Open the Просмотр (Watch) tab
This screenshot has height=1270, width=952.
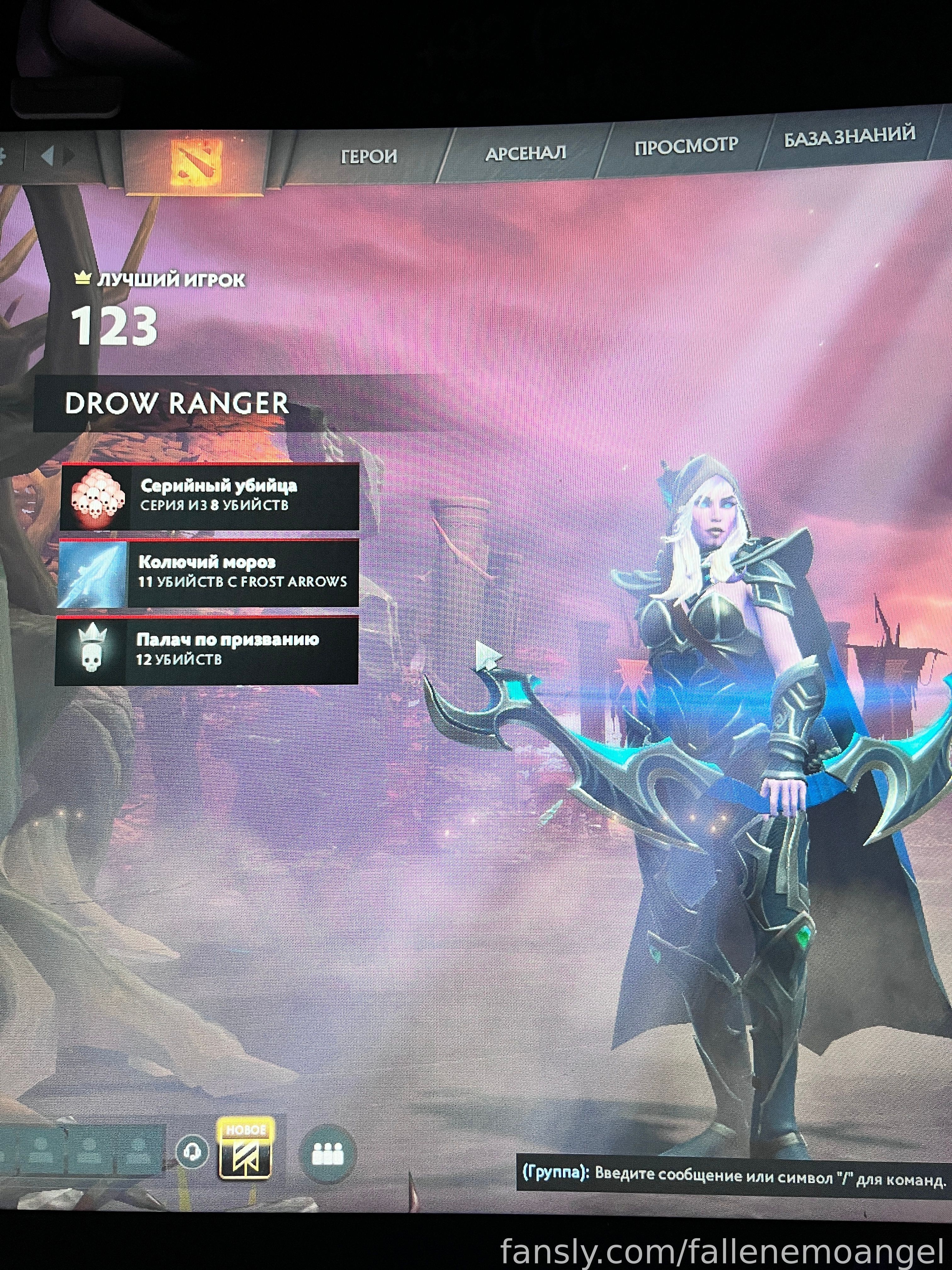click(x=686, y=146)
